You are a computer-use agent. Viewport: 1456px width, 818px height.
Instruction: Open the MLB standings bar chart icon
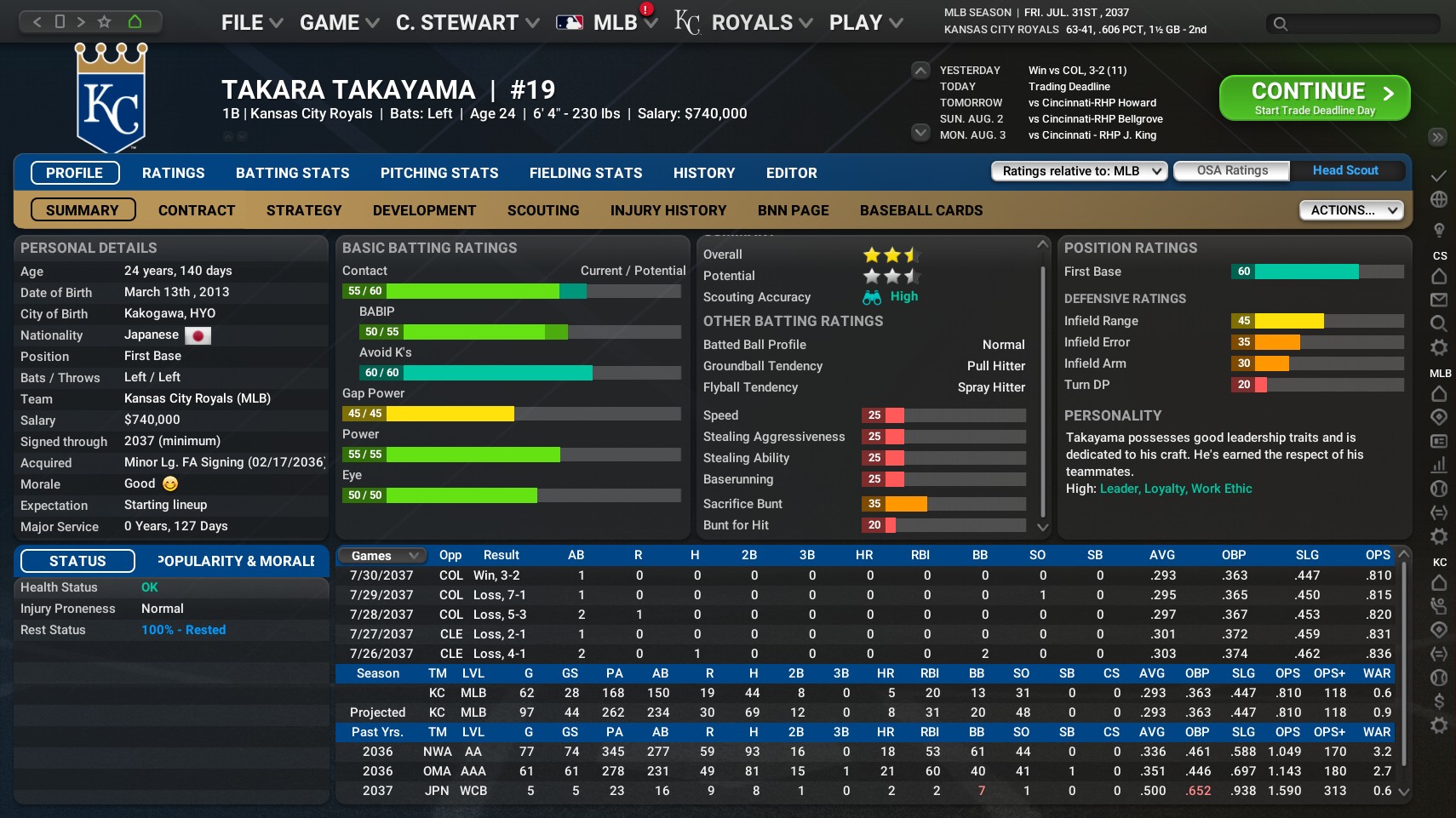coord(1439,466)
